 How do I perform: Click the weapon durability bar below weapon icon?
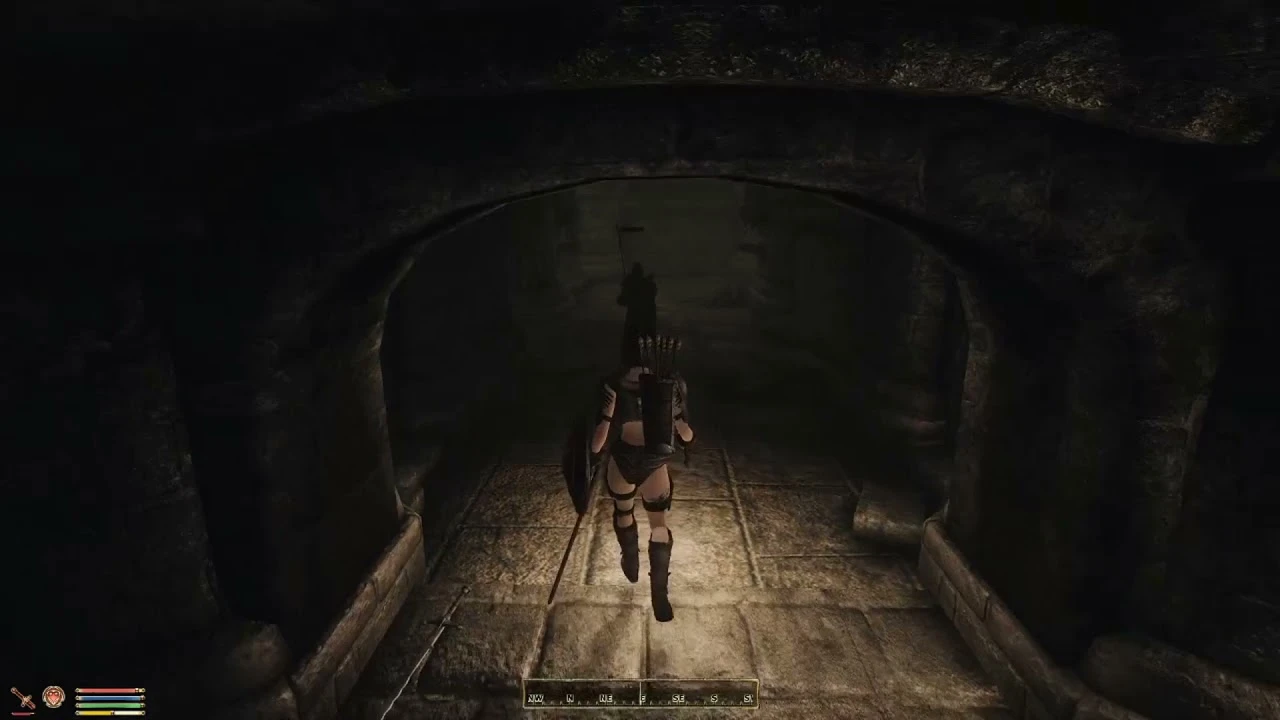[x=22, y=713]
